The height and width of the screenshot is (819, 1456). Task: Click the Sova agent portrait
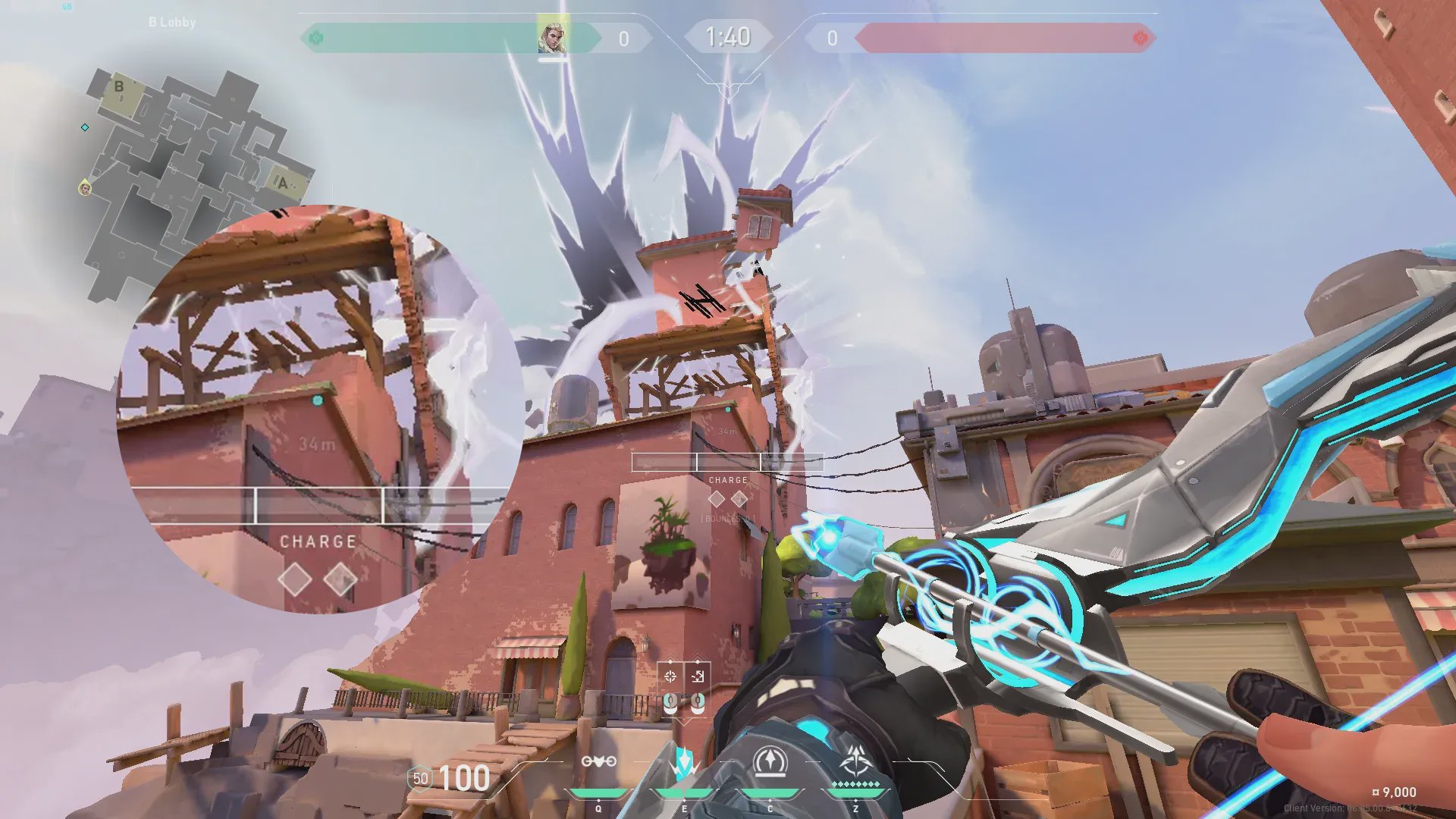coord(552,37)
